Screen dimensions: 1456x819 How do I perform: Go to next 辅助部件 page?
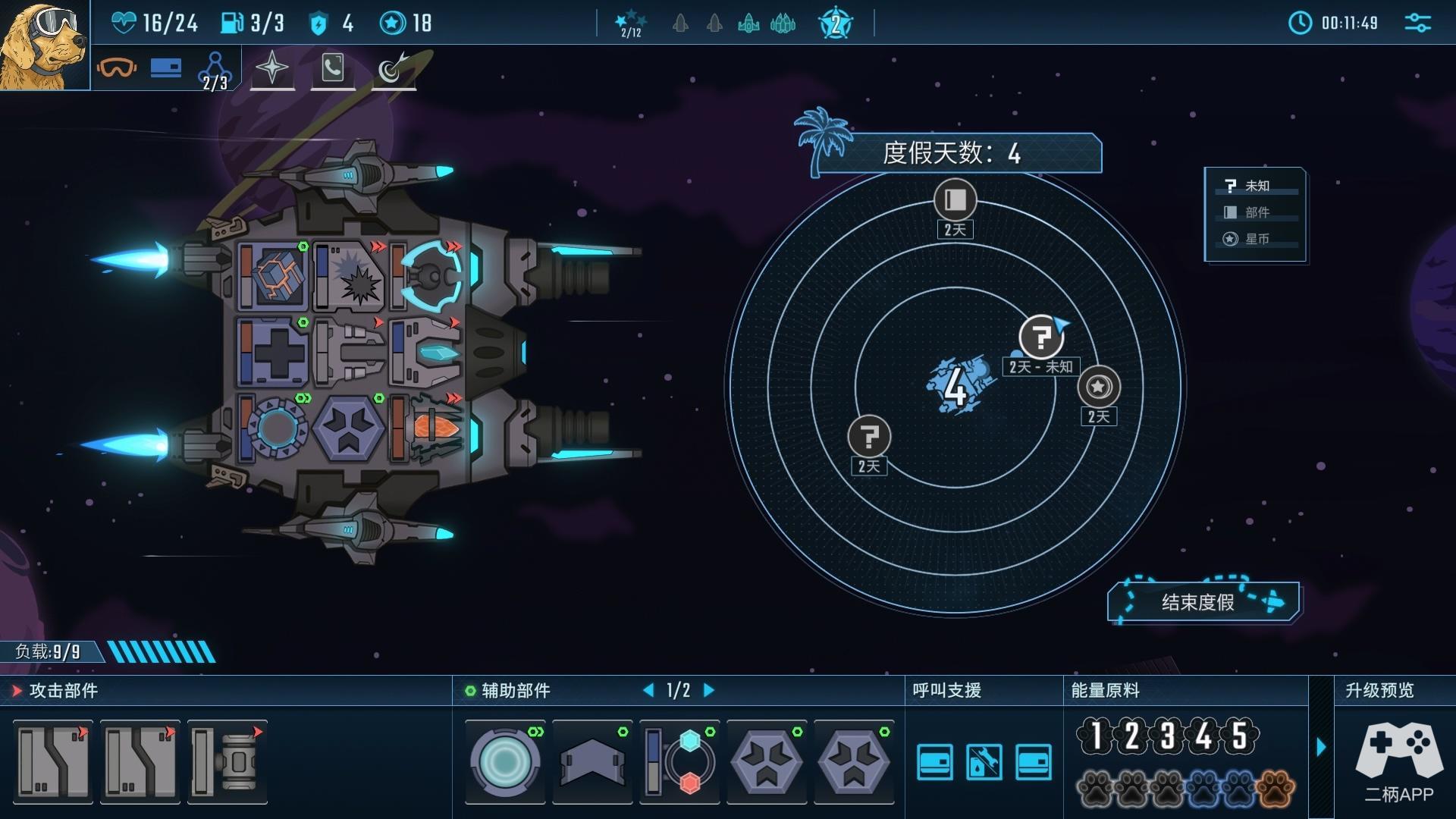click(x=709, y=690)
